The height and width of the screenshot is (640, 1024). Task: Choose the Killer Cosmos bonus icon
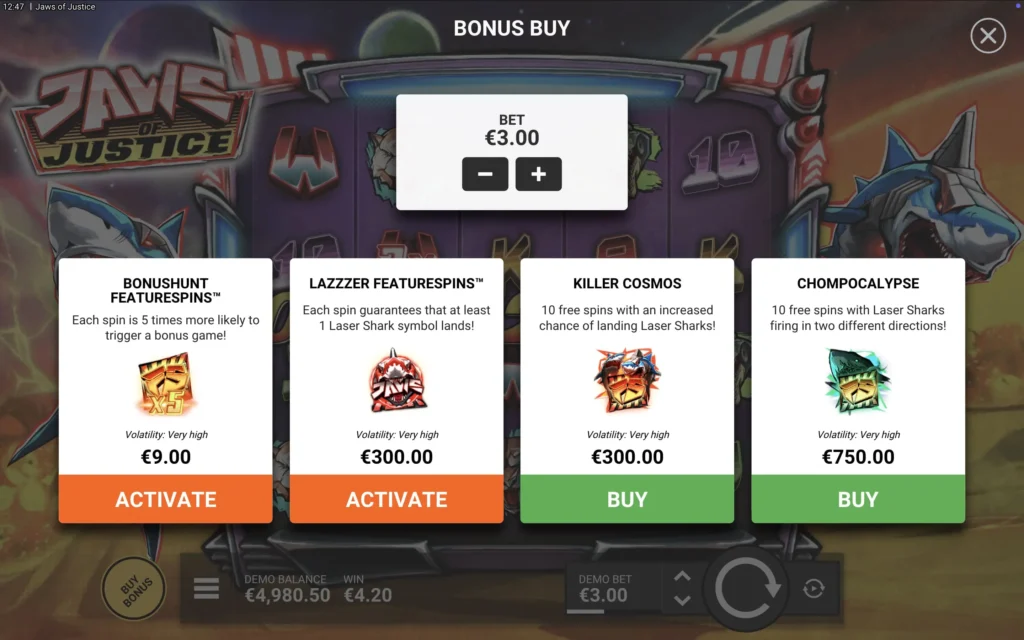627,382
